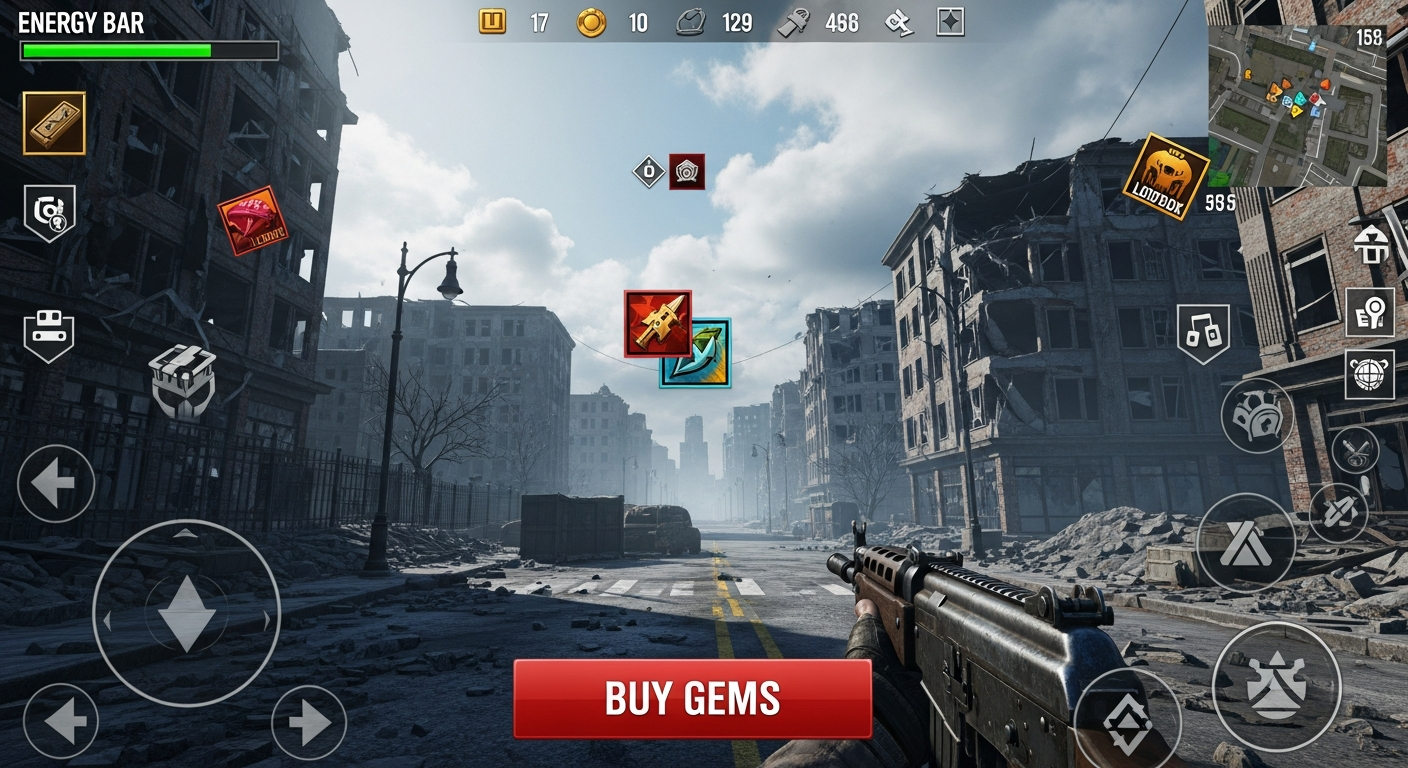Tap the robot face shield icon

point(49,334)
